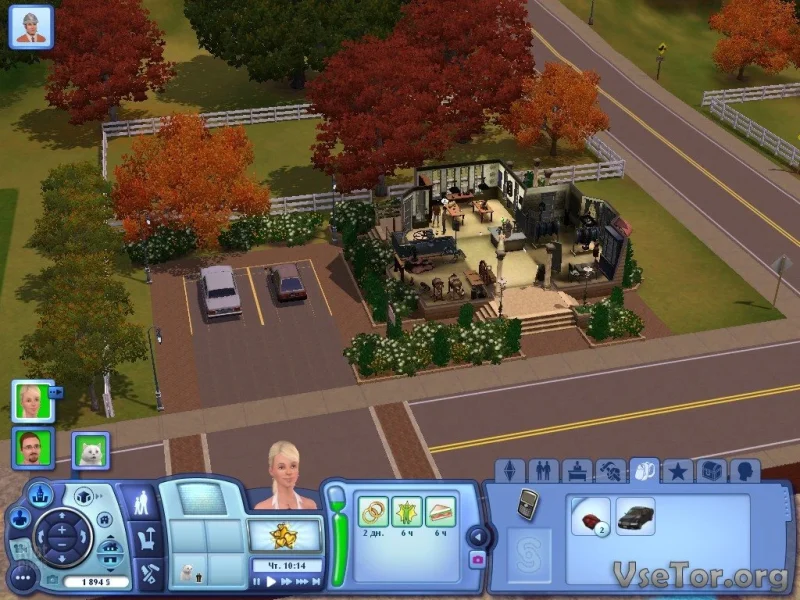Click the wedding rings moodlet
The image size is (800, 600).
(373, 512)
